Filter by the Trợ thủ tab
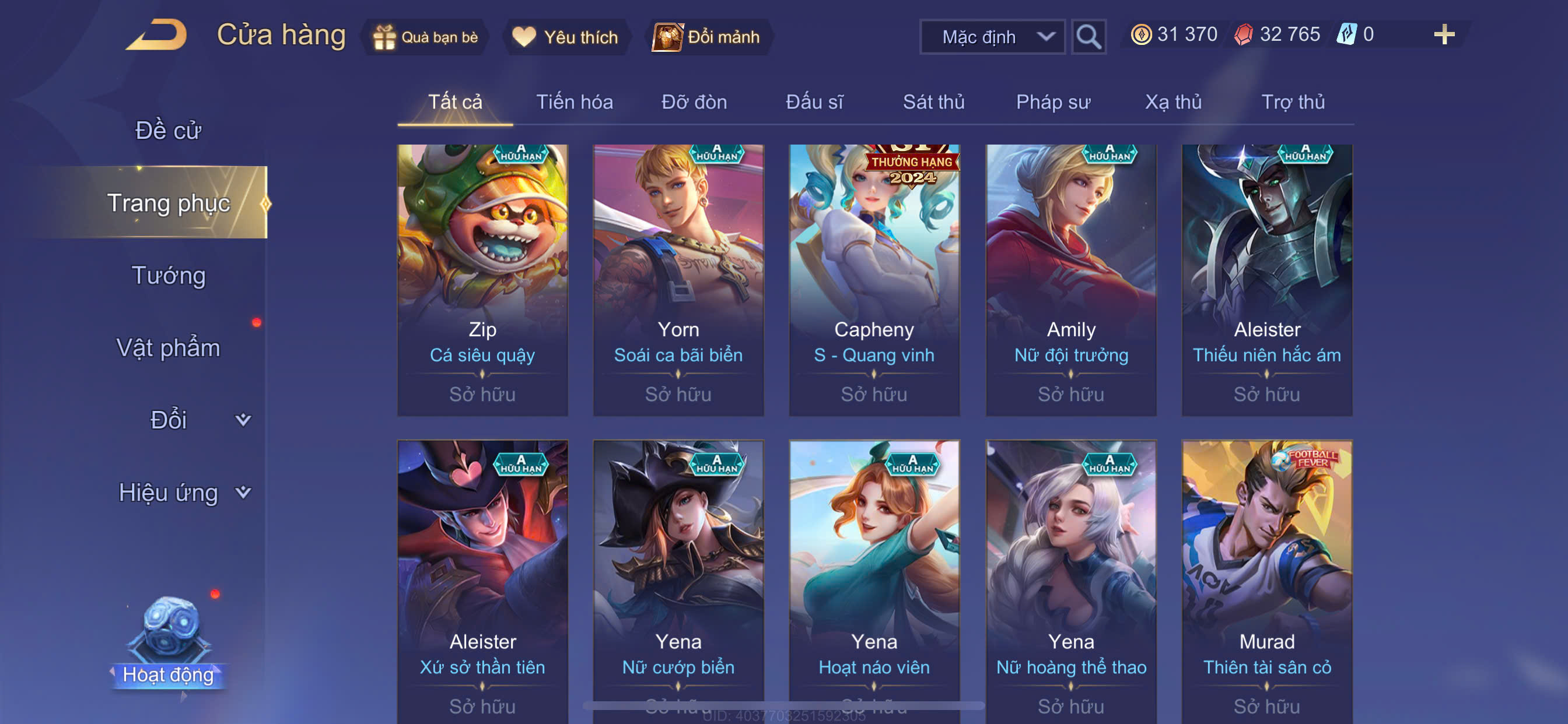Viewport: 1568px width, 724px height. point(1293,102)
